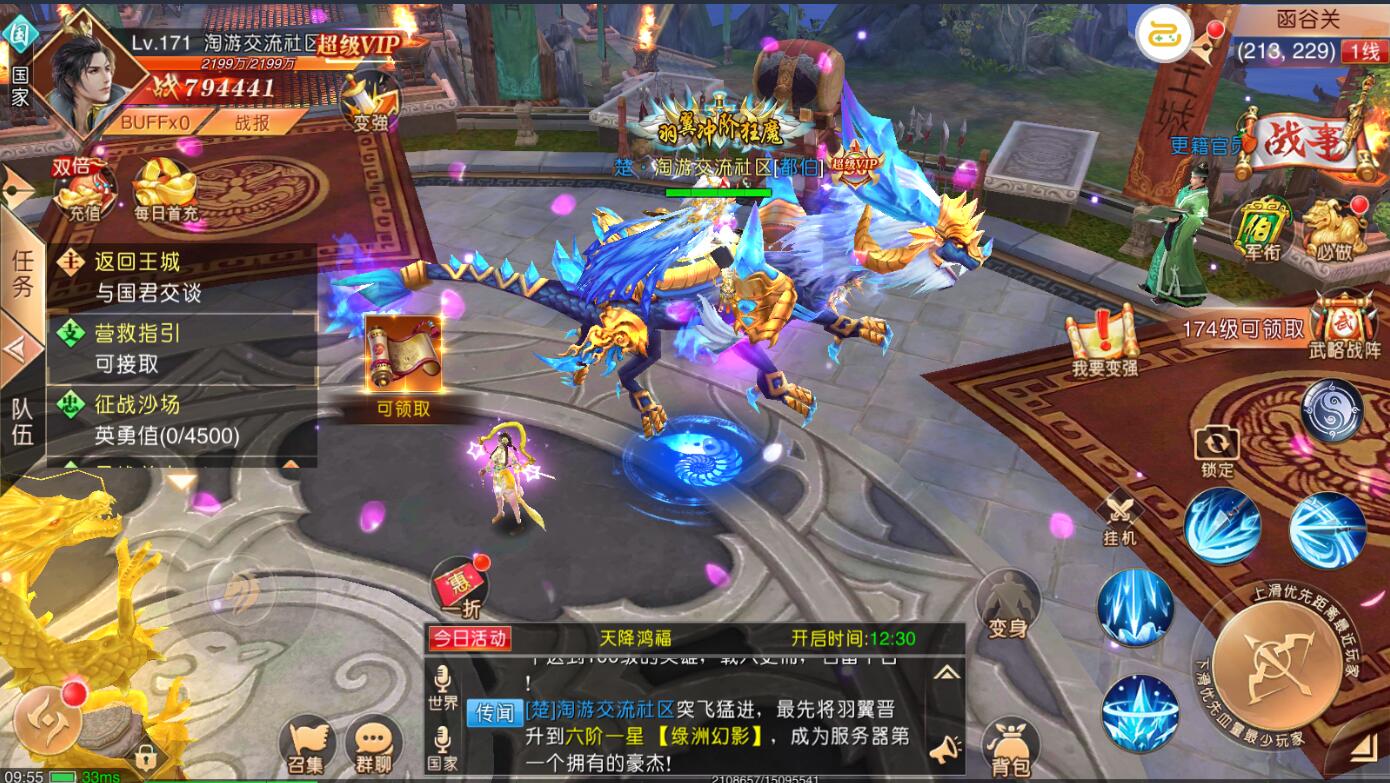
Task: Switch to the 队伍 team tab
Action: pos(22,420)
